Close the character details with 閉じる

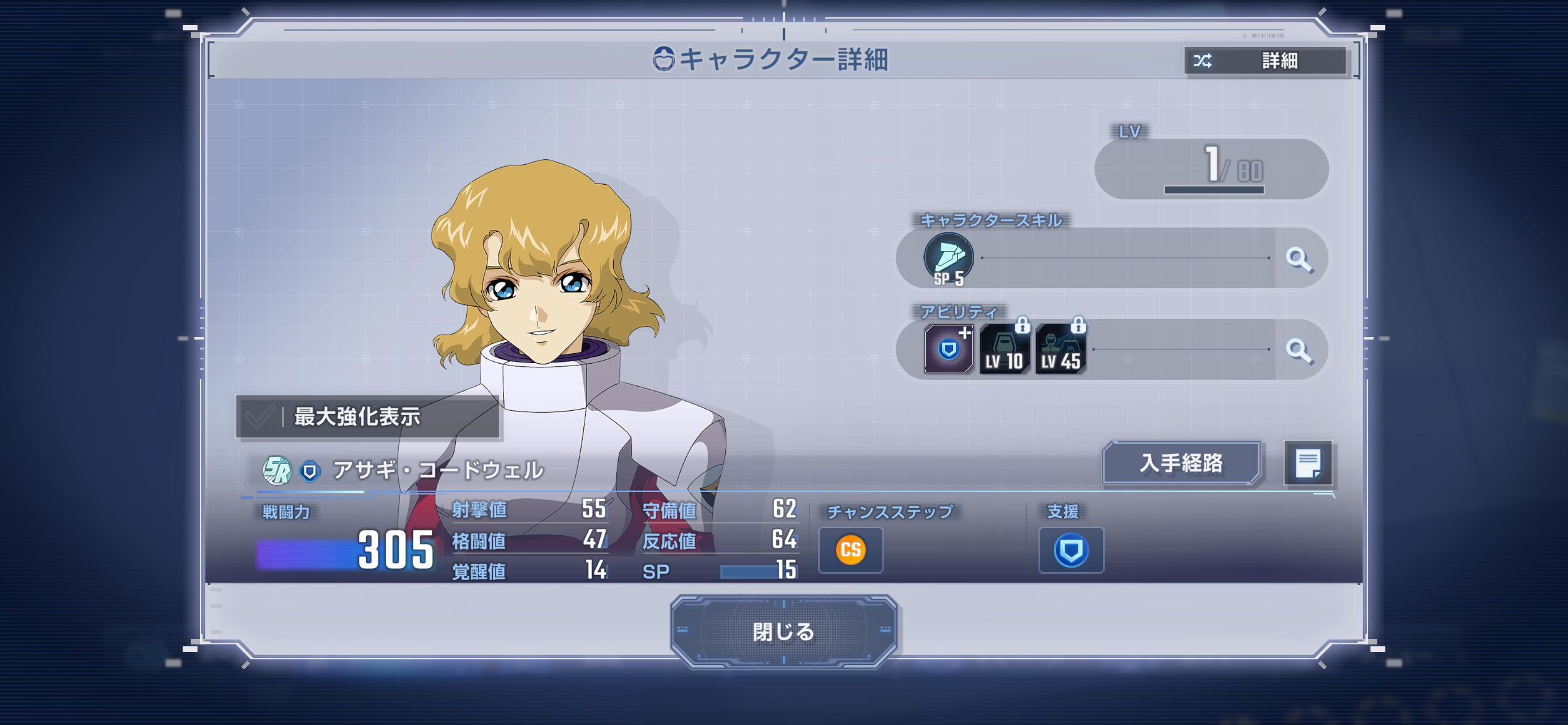[x=783, y=631]
